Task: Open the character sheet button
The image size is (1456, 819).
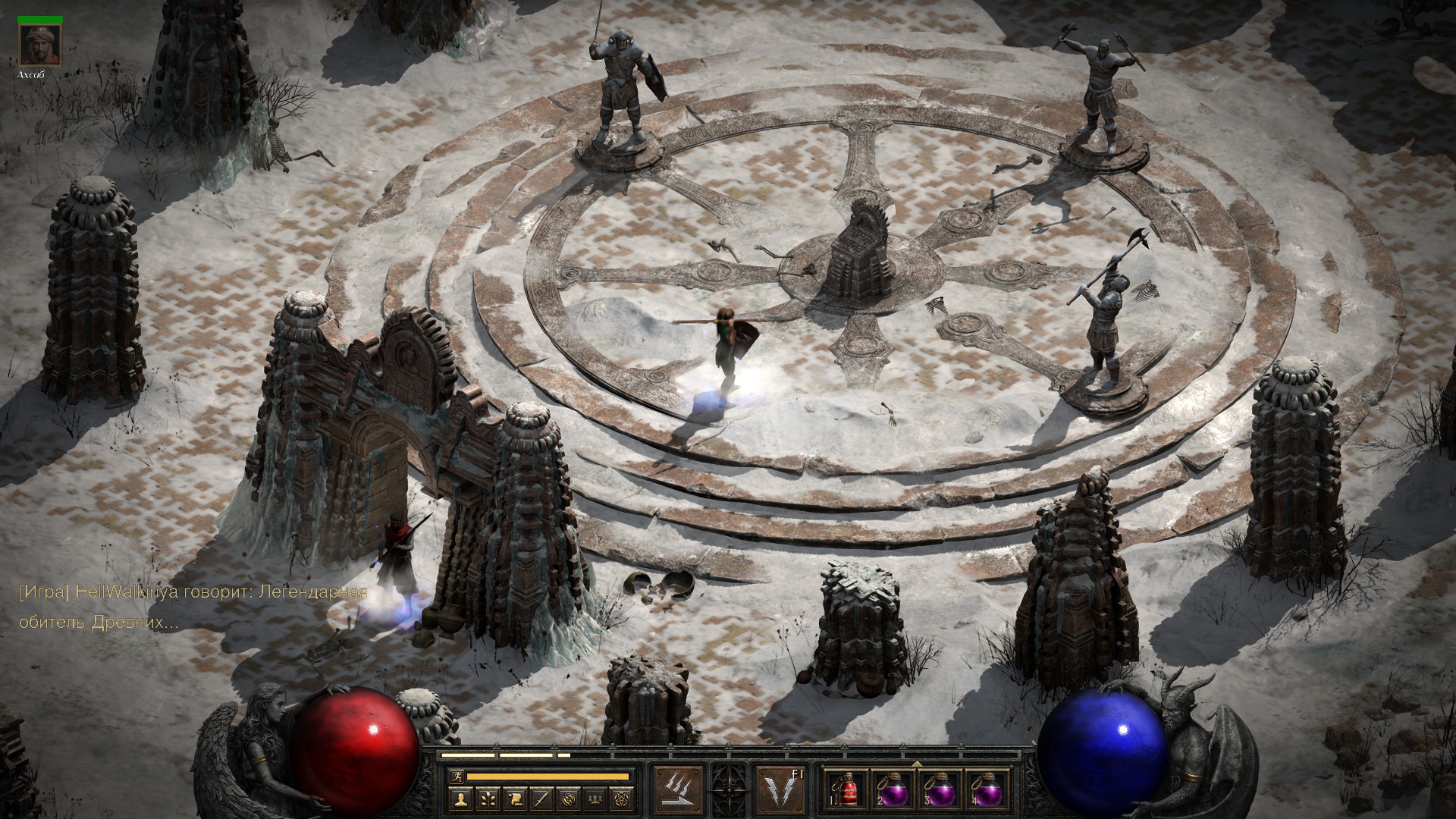Action: tap(460, 798)
